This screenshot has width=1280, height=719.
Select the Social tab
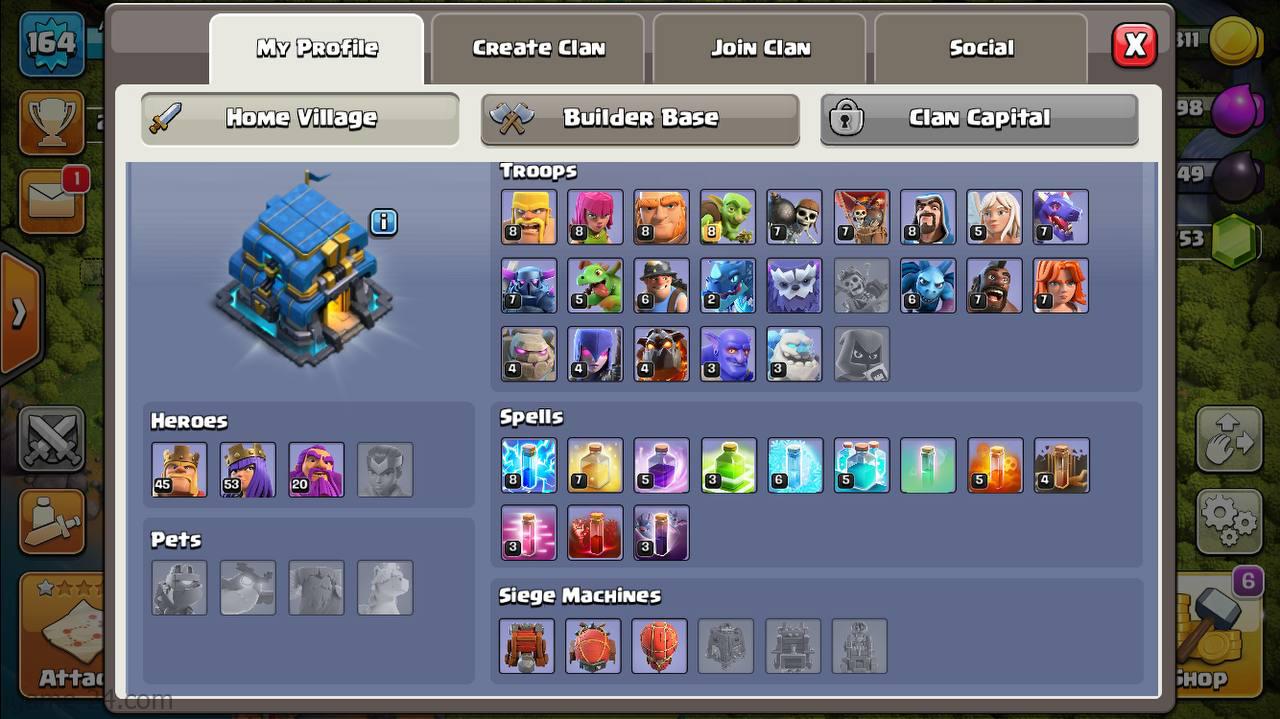pos(981,48)
